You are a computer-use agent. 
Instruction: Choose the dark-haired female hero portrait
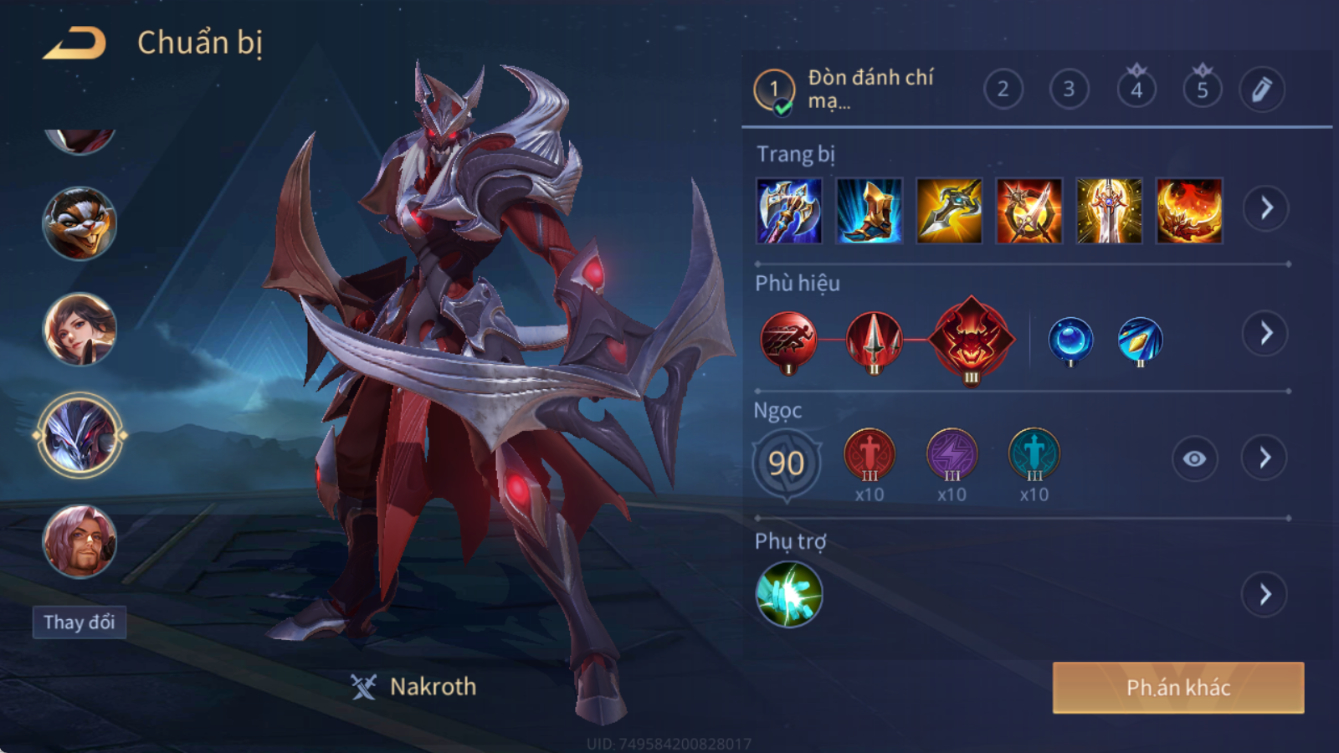point(80,329)
